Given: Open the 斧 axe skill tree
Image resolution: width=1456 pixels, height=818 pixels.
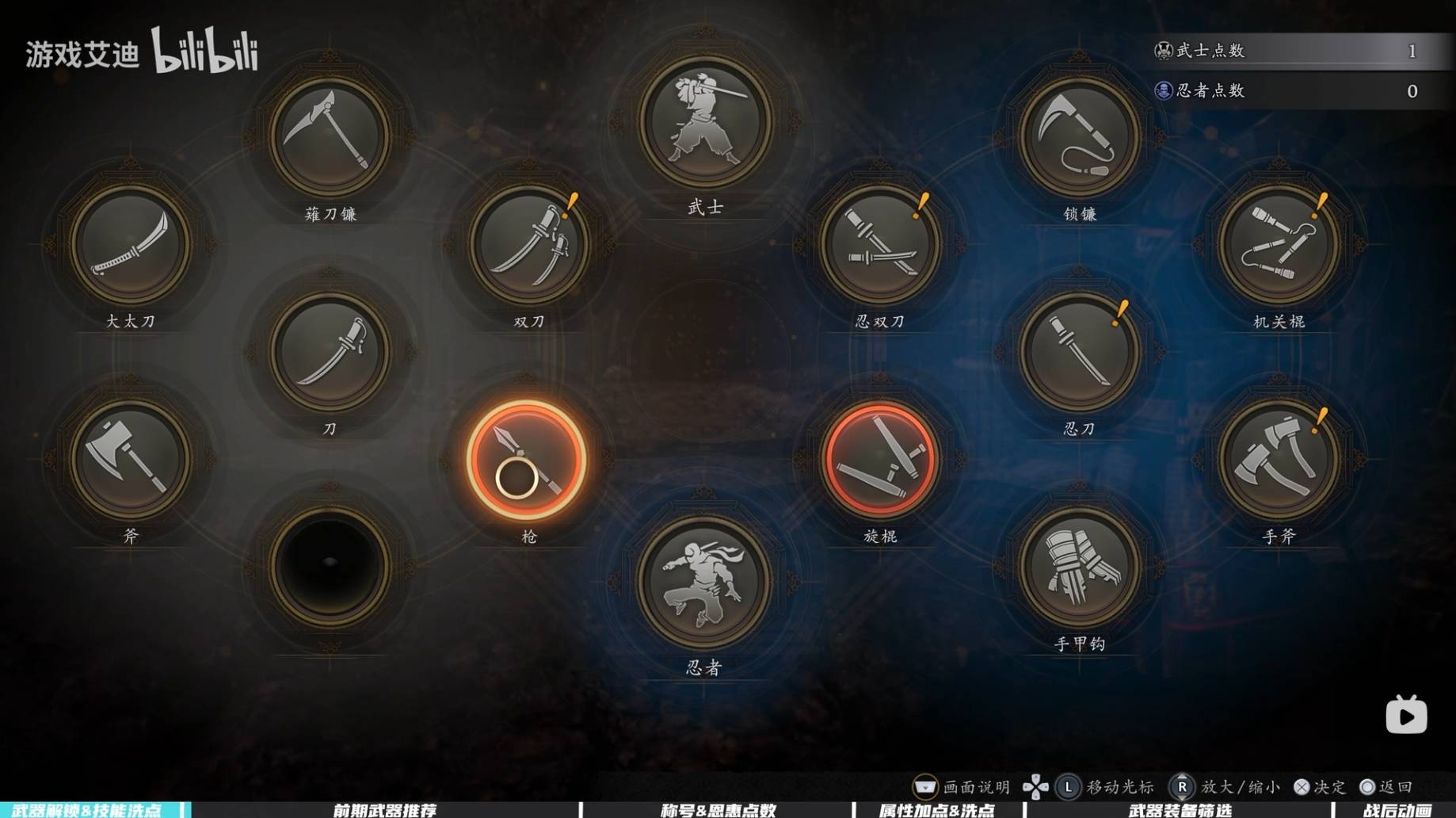Looking at the screenshot, I should pyautogui.click(x=131, y=460).
